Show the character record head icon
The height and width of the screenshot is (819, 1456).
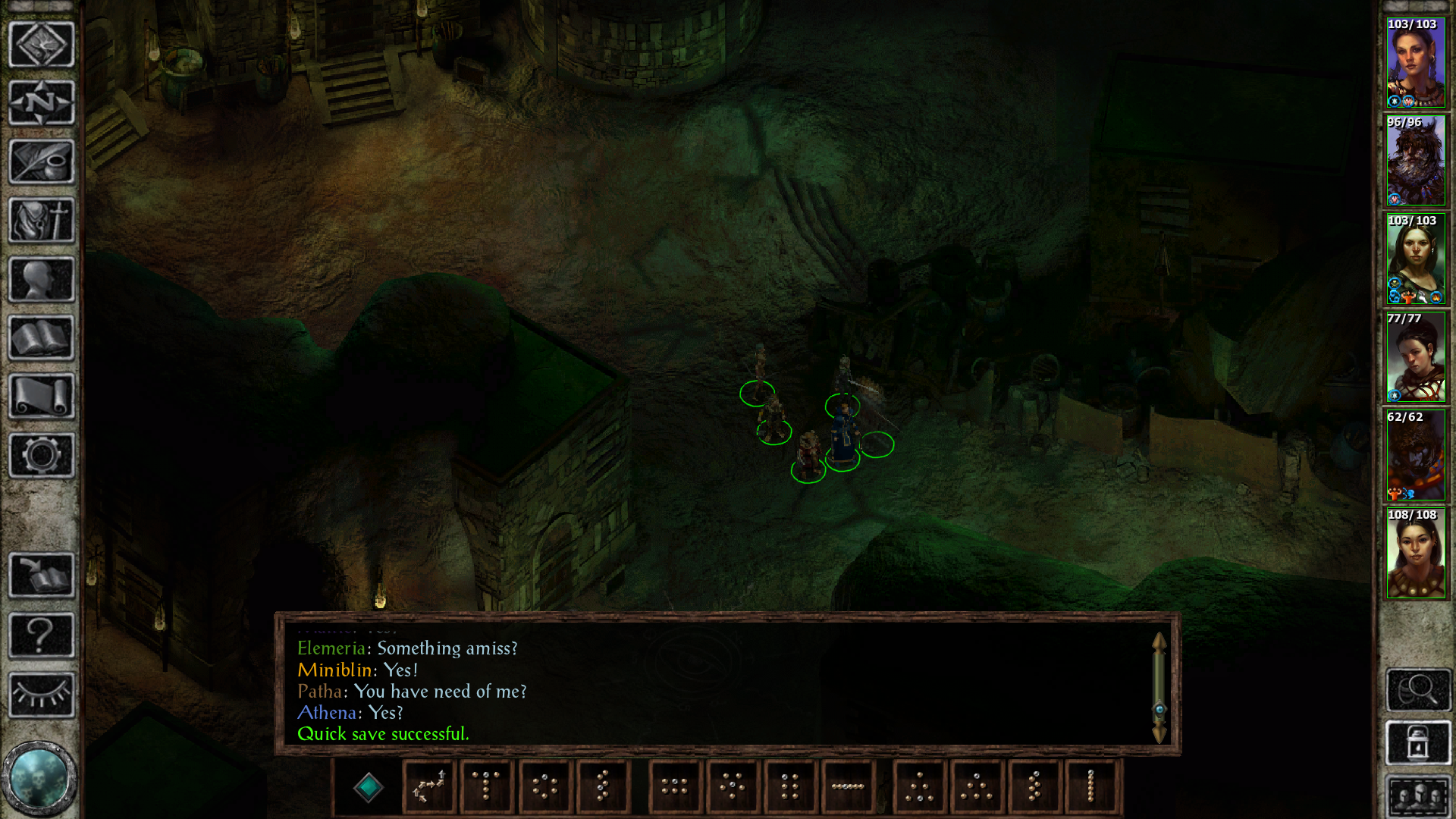click(41, 280)
